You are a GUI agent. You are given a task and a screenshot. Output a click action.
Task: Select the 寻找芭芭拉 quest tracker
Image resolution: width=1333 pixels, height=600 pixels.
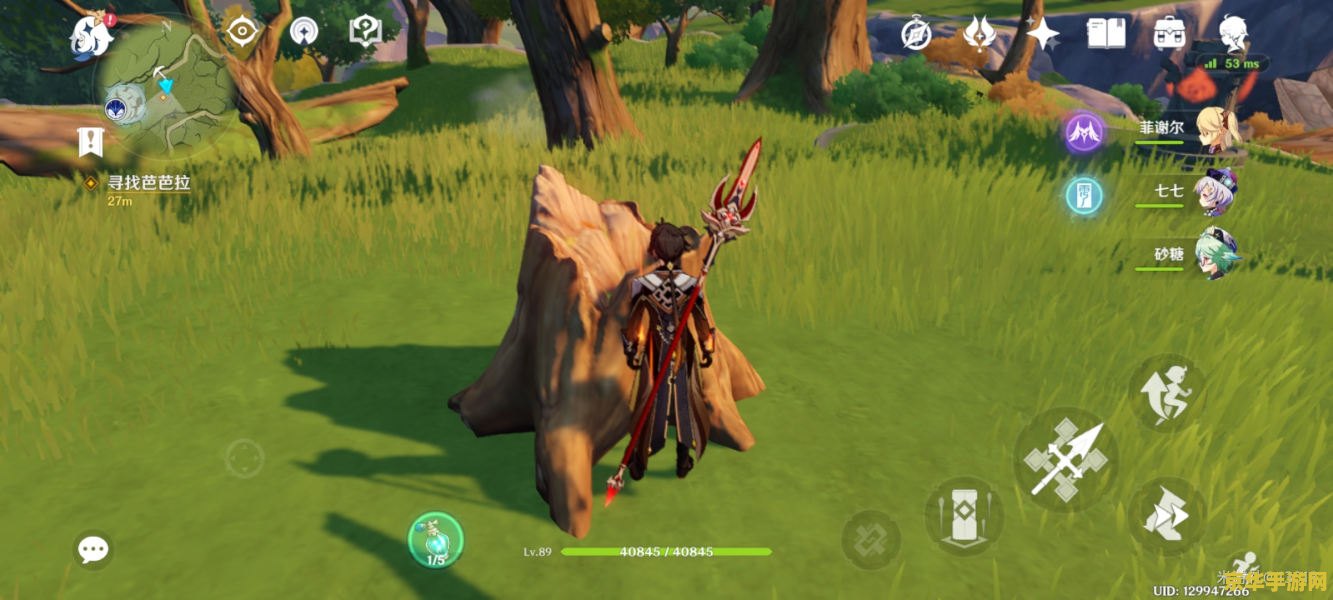[147, 183]
